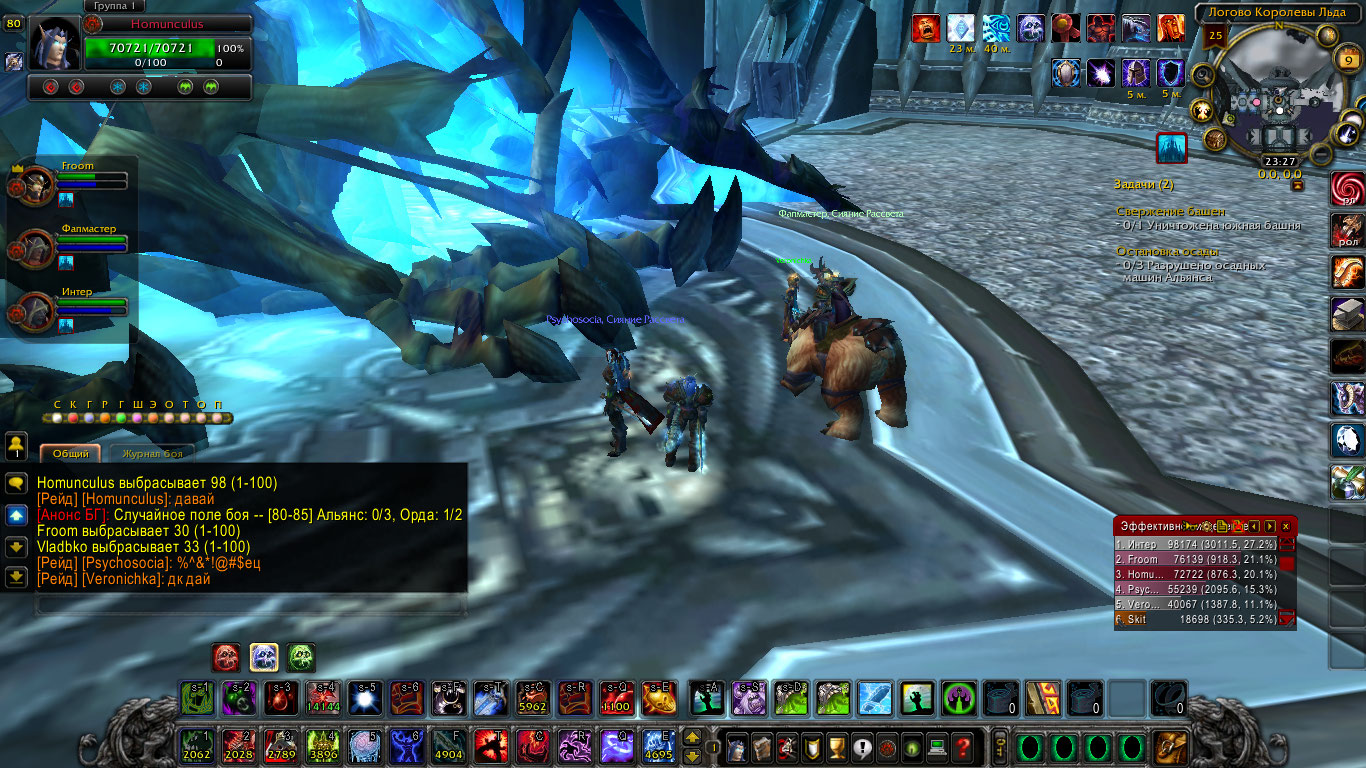Close the damage meter window
The width and height of the screenshot is (1366, 768).
point(1286,526)
